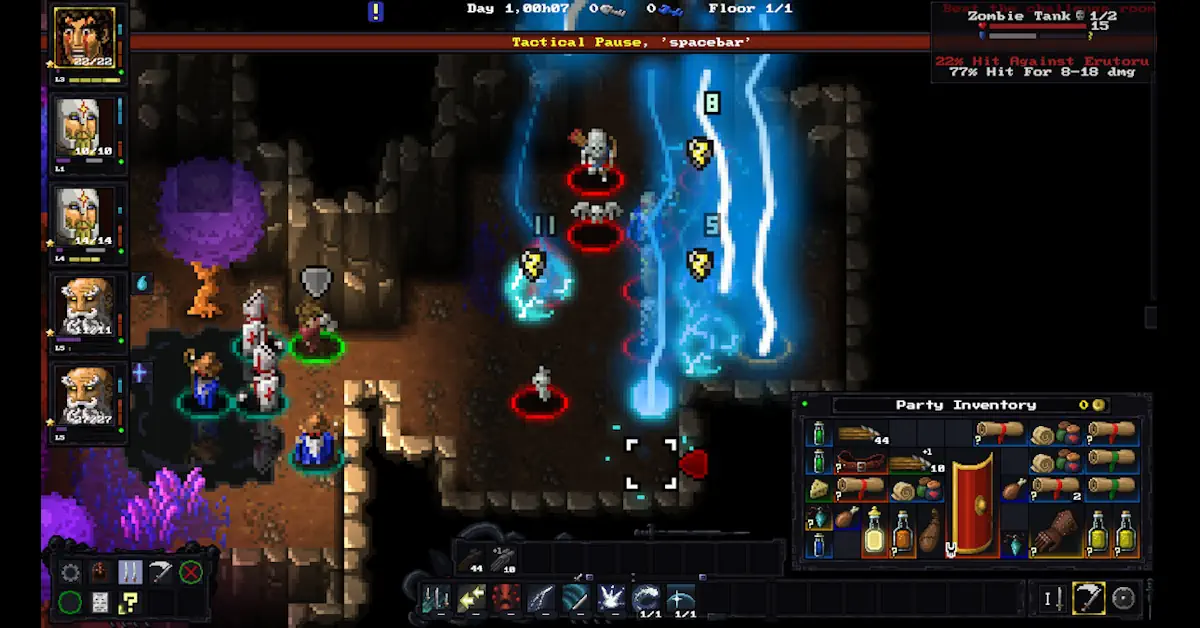Use the white burst spell ability

pyautogui.click(x=611, y=599)
